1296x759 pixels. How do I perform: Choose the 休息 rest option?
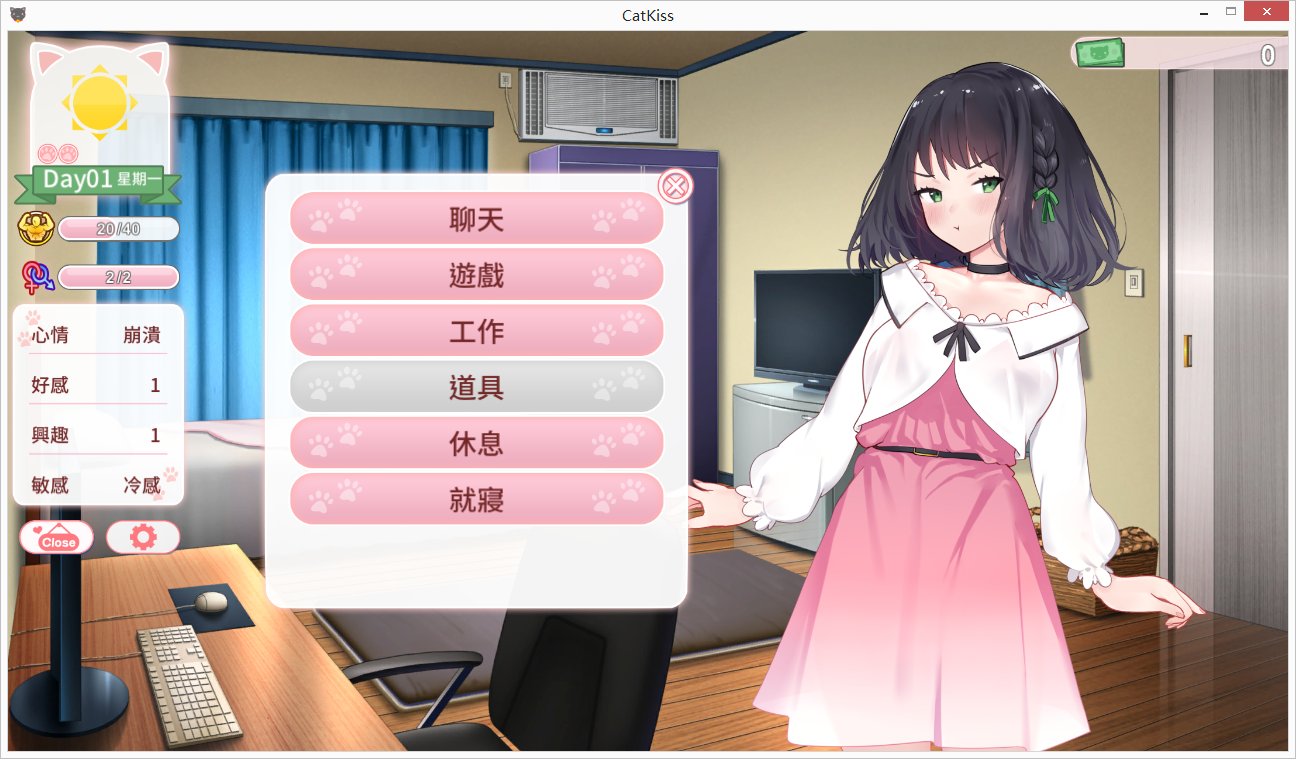coord(476,443)
